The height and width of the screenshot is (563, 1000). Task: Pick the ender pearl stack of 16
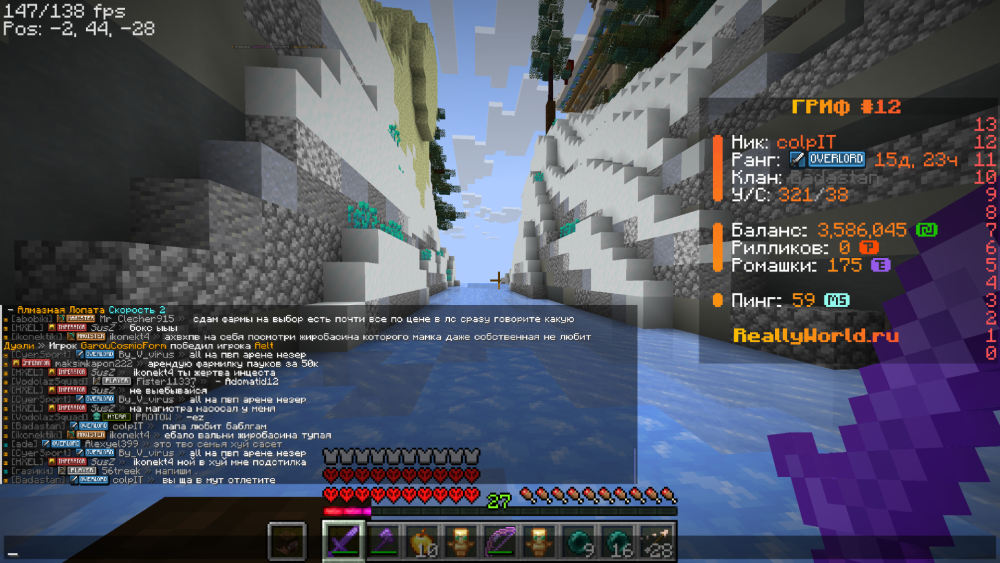coord(616,541)
